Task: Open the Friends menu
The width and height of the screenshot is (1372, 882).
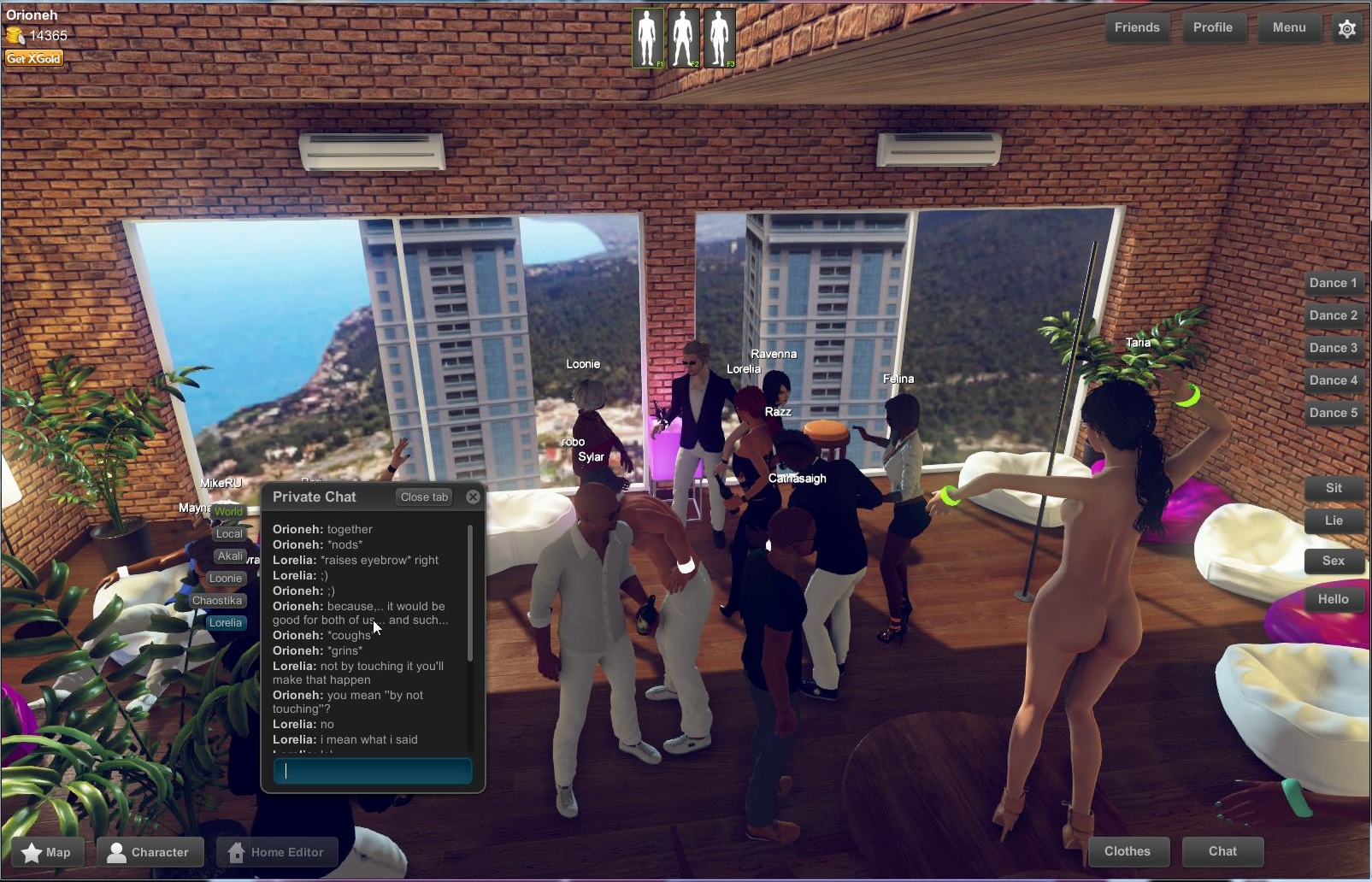Action: tap(1137, 27)
